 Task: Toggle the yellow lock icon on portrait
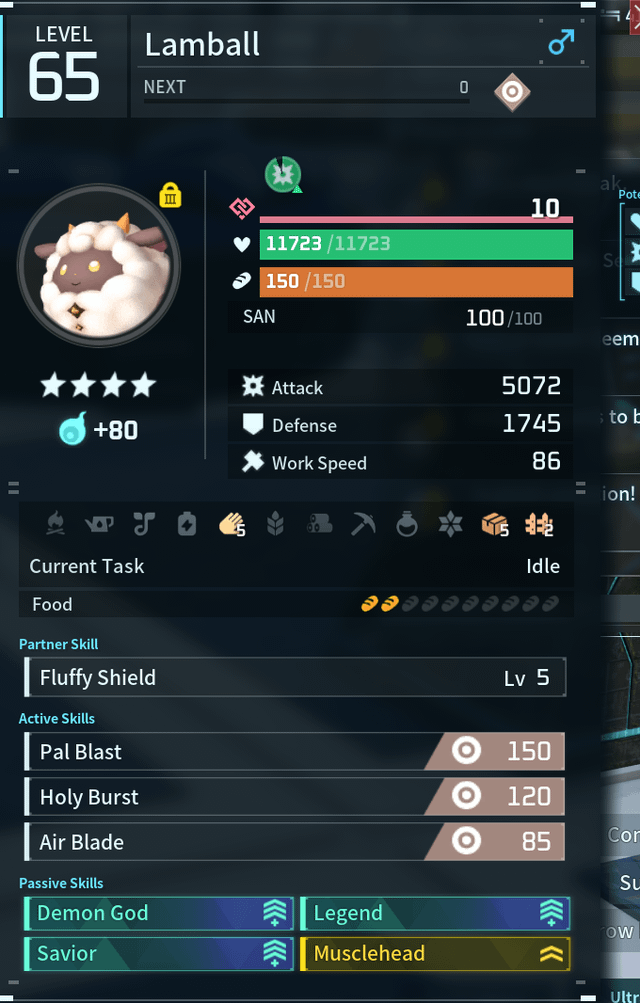click(x=170, y=195)
